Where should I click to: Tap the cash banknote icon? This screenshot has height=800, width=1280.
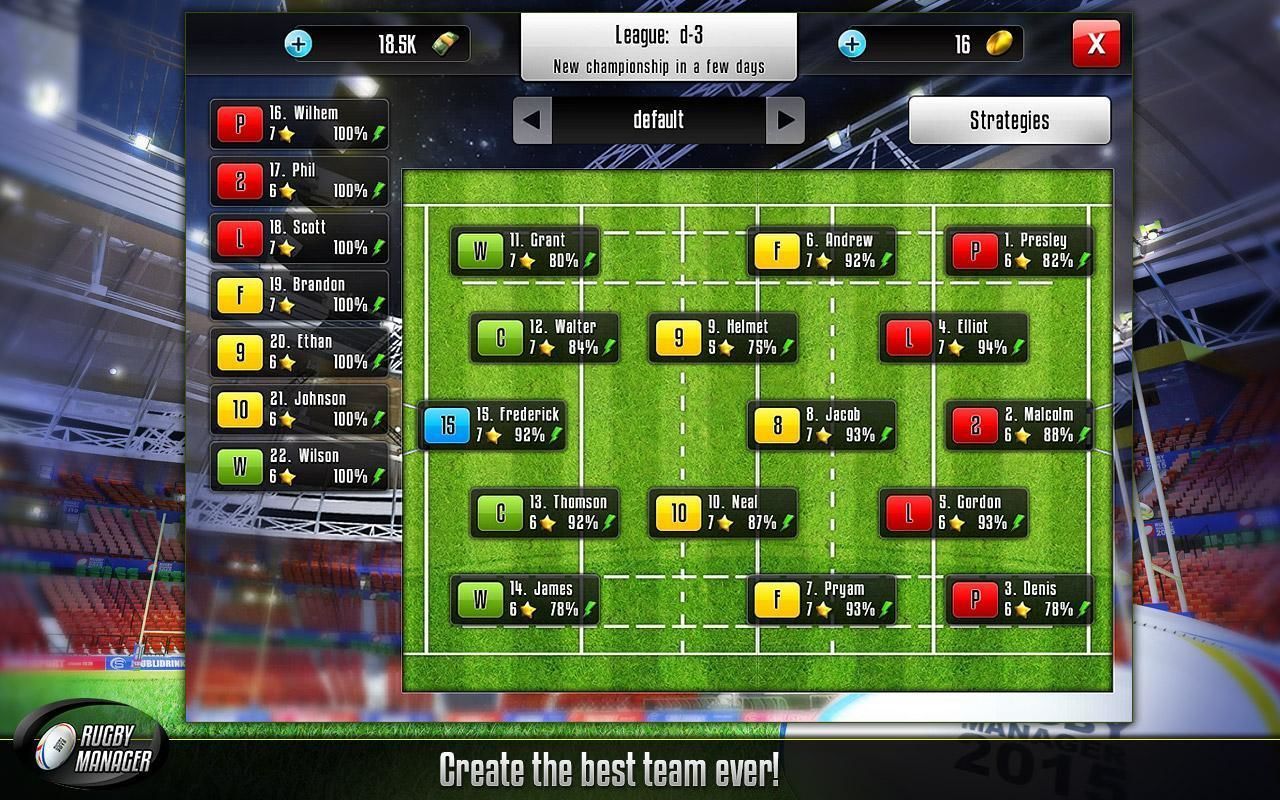pyautogui.click(x=447, y=44)
